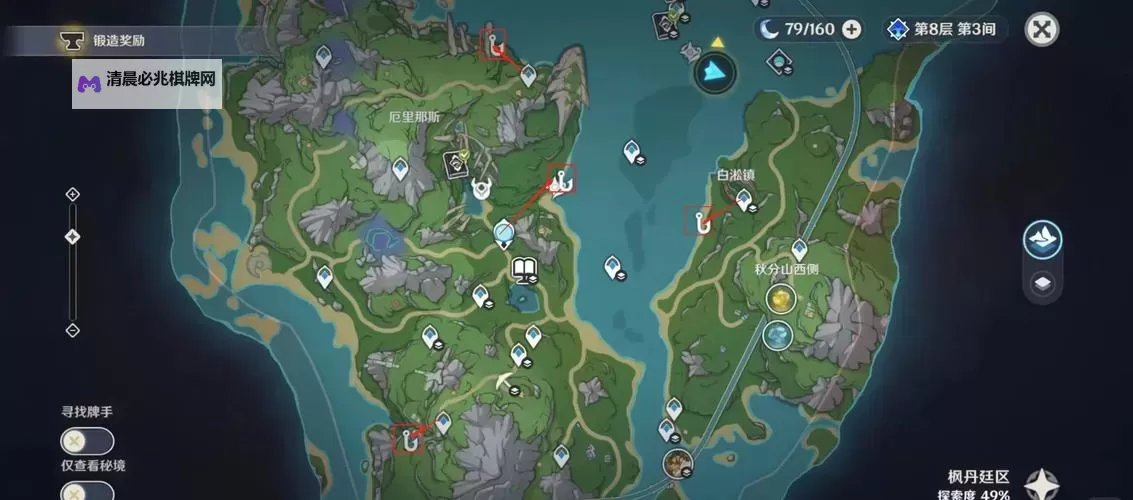Screen dimensions: 1133x500
Task: Toggle the 寻找牌手 switch
Action: 87,441
